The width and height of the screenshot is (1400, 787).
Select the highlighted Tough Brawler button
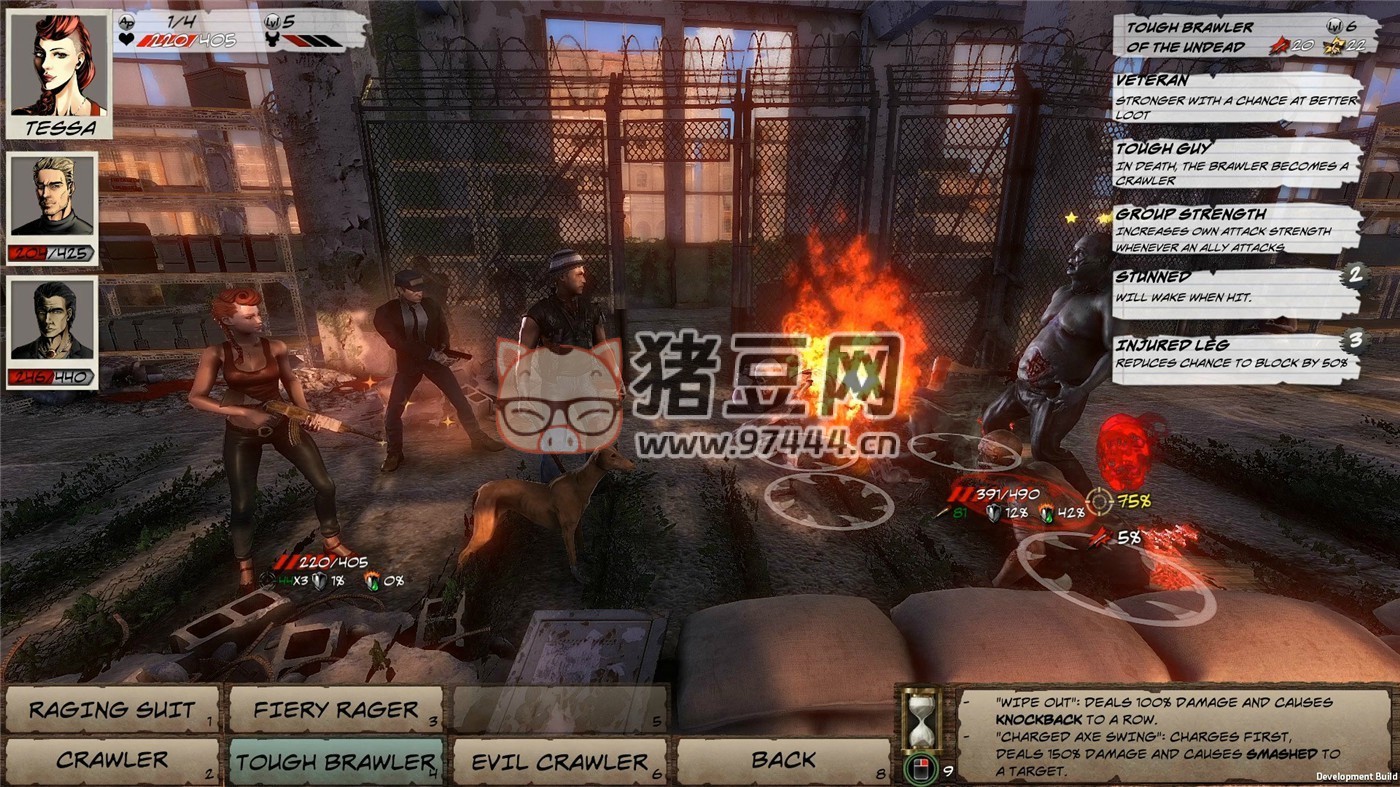click(335, 762)
